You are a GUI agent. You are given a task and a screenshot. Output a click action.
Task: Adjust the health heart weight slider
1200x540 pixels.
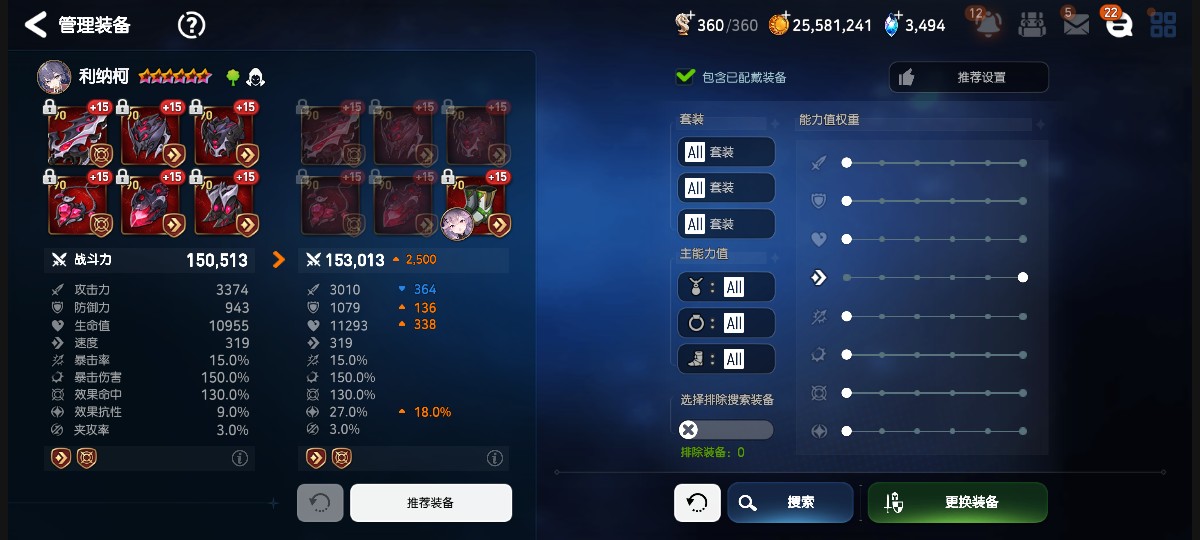pos(847,239)
